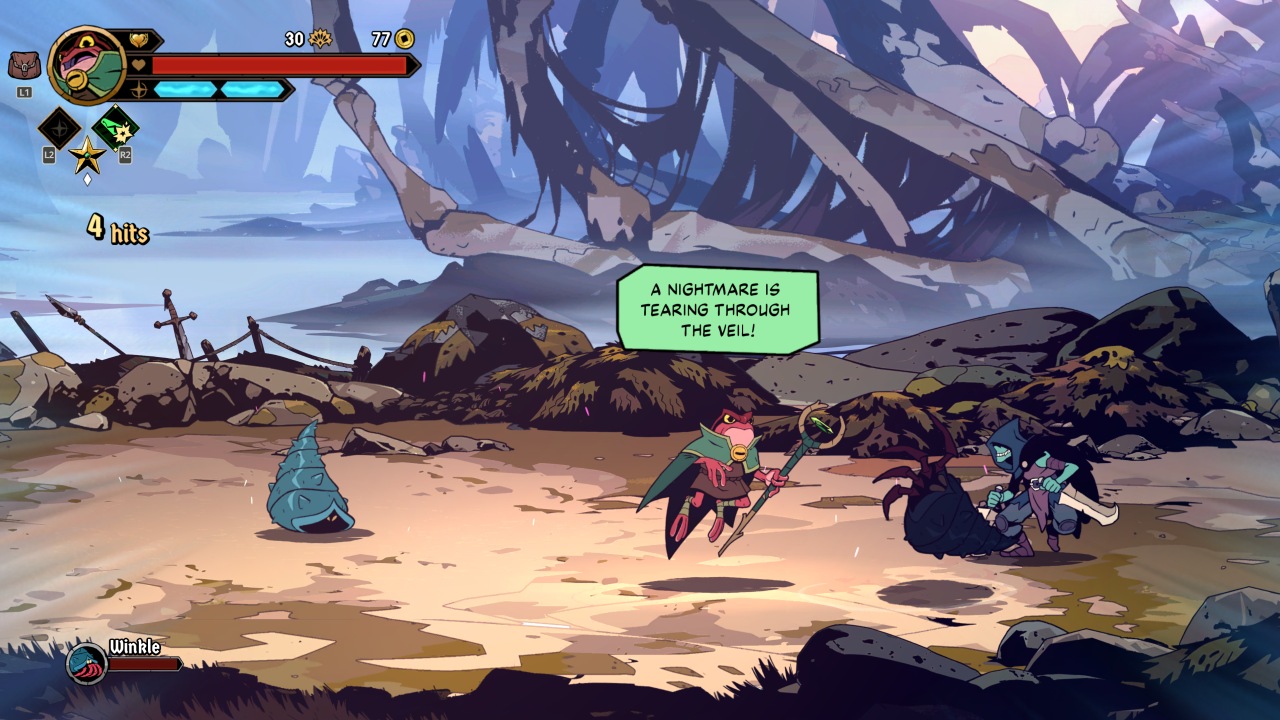Click the golden fan-shaped currency icon
Image resolution: width=1280 pixels, height=720 pixels.
[320, 39]
